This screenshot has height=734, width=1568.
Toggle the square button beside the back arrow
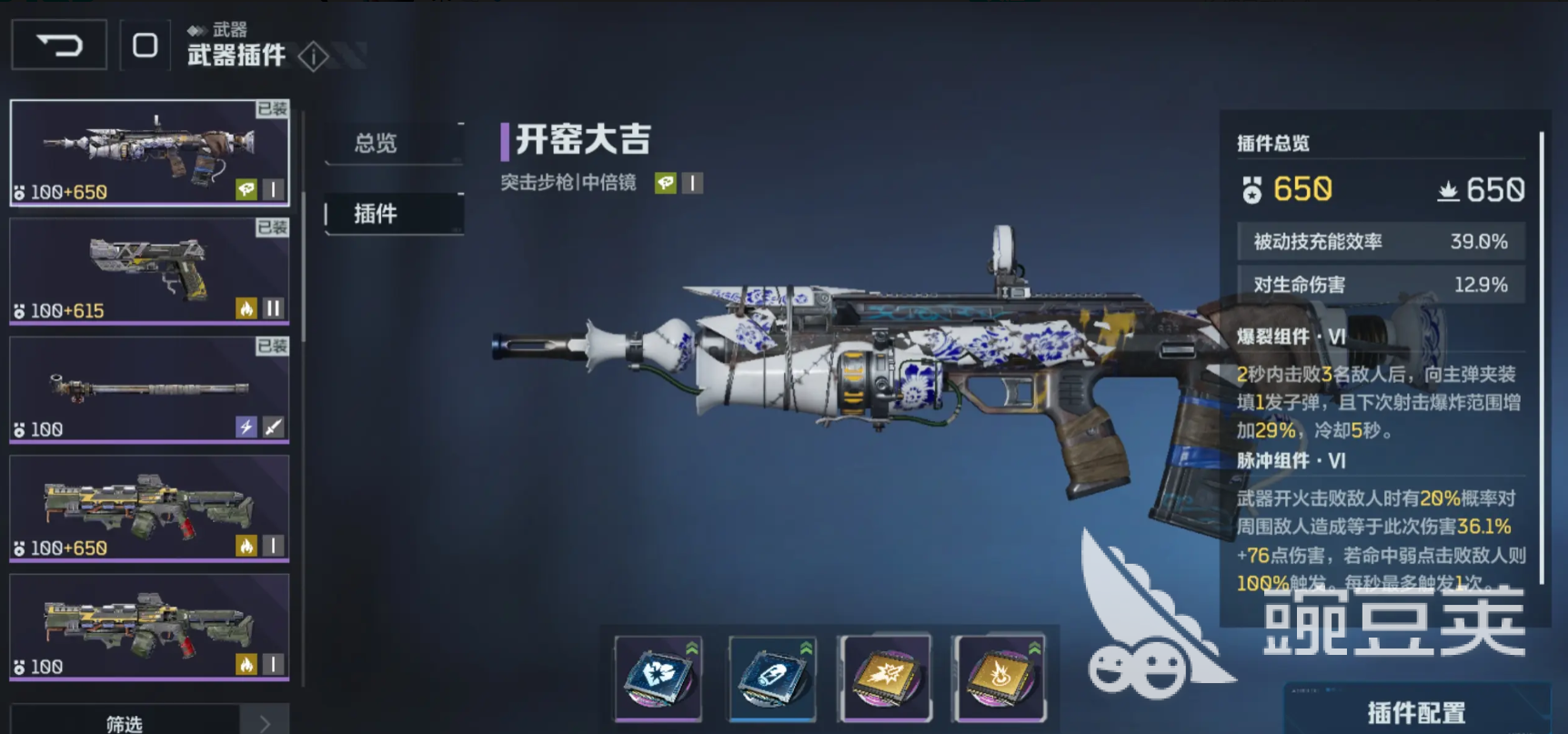click(x=146, y=44)
